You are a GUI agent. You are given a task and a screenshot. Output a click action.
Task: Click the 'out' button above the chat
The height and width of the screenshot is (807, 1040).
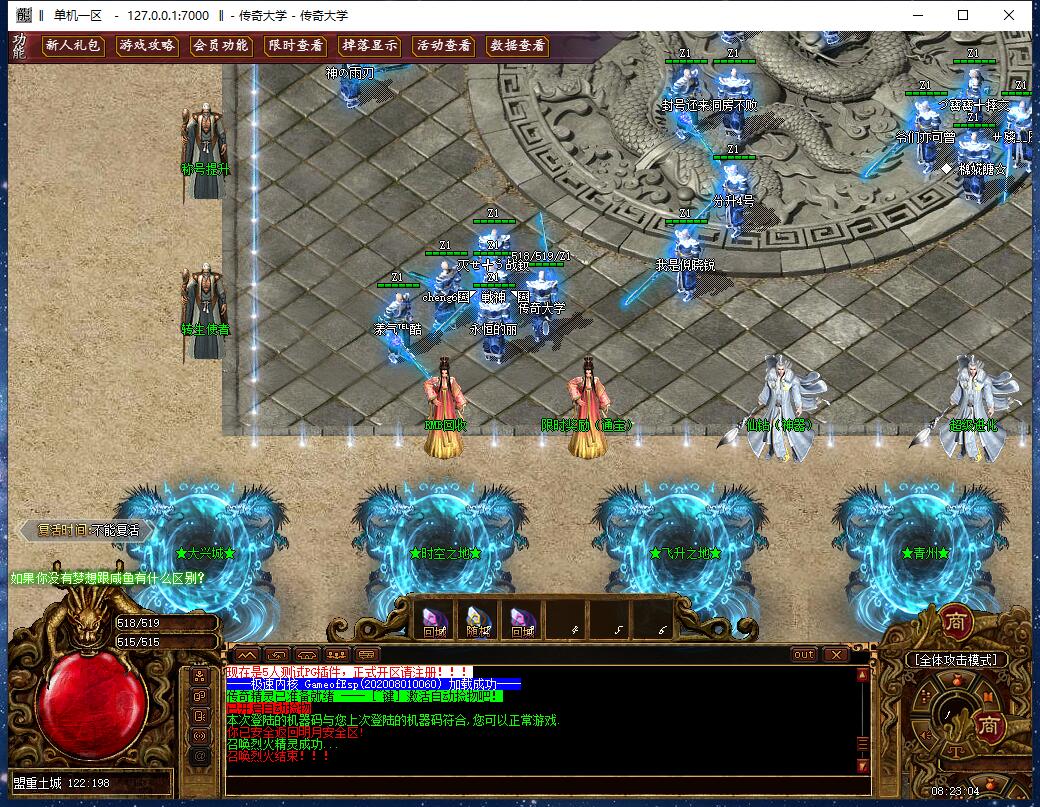pos(804,655)
